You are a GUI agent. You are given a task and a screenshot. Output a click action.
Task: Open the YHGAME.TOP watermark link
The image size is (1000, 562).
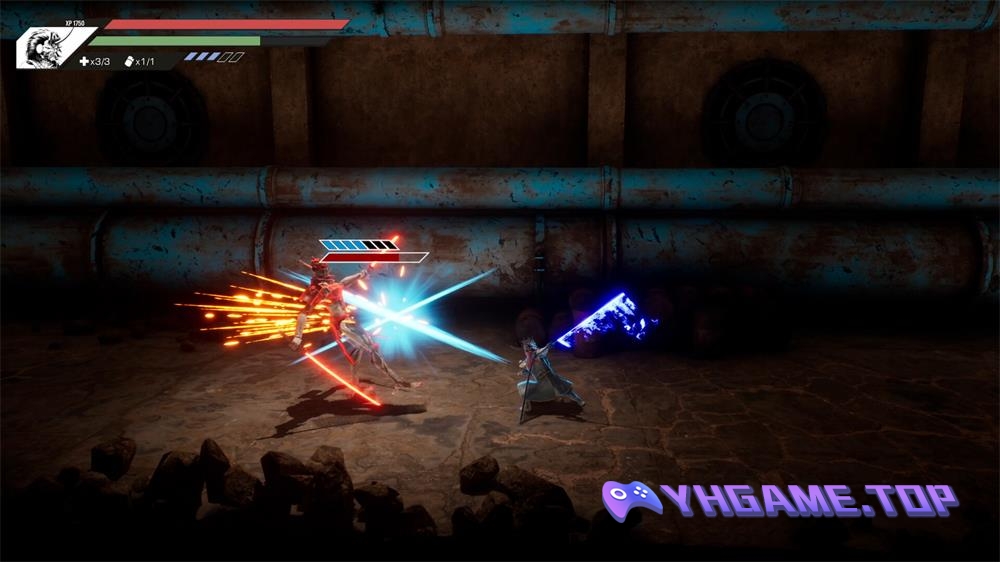click(780, 499)
